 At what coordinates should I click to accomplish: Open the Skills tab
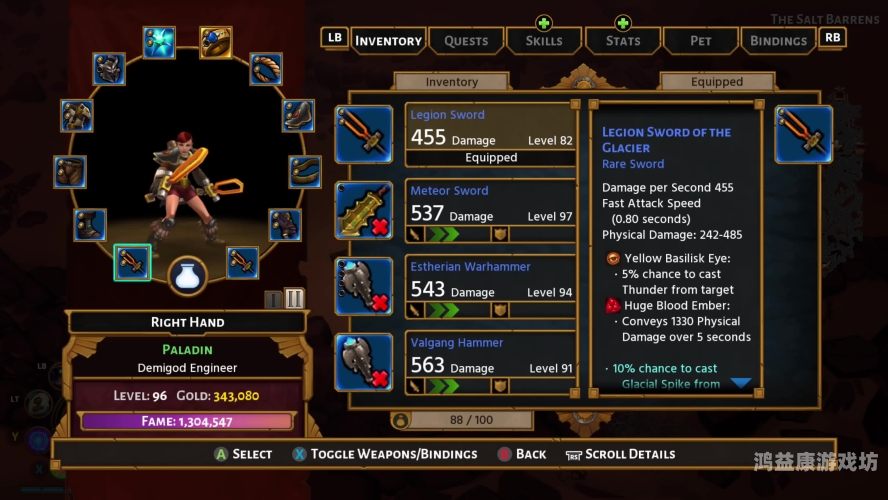click(x=543, y=40)
